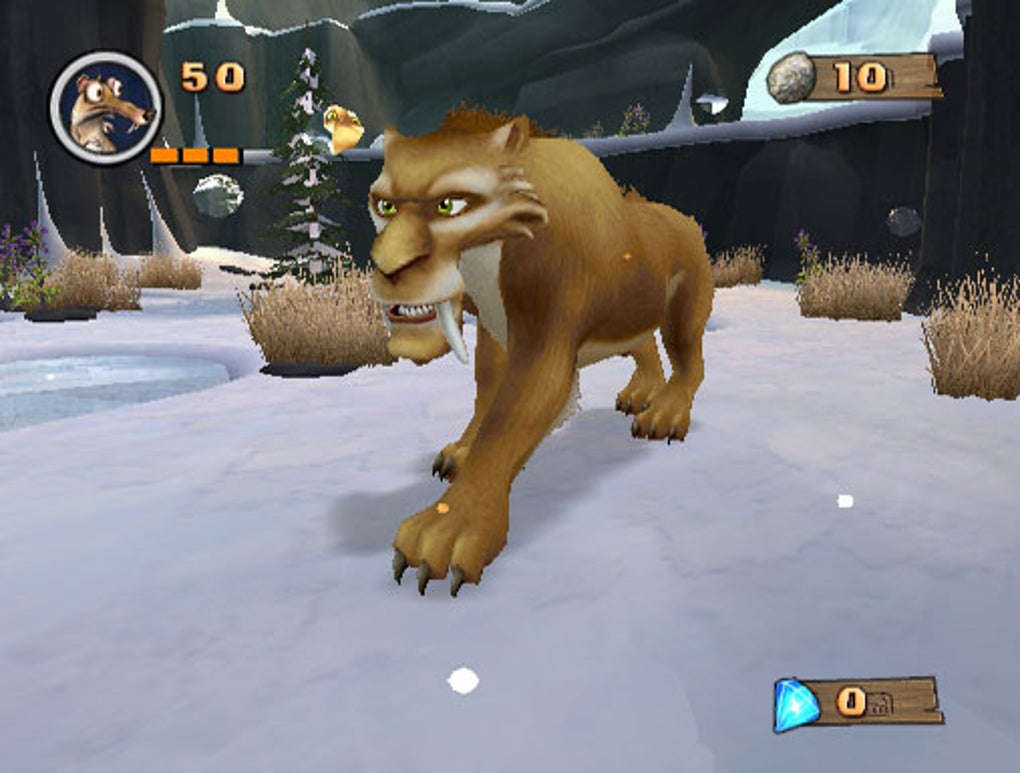Select the pebble ammo icon
This screenshot has height=773, width=1020.
pos(792,78)
